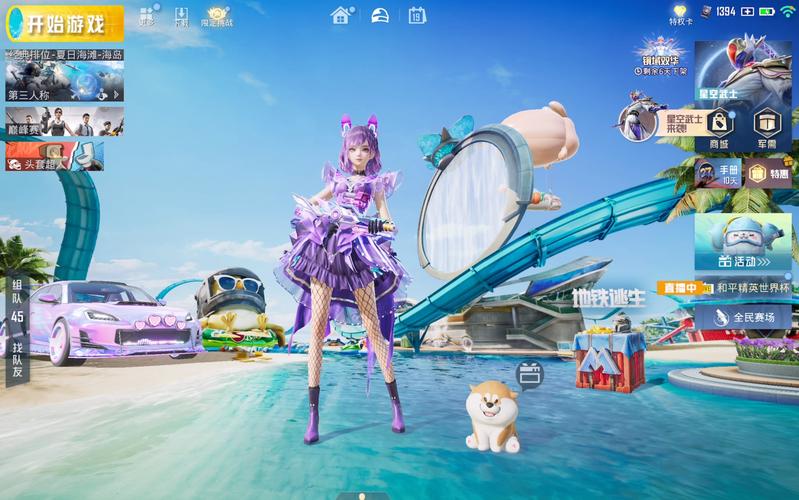The height and width of the screenshot is (500, 799).
Task: Open the calendar icon in the top bar
Action: (x=417, y=15)
